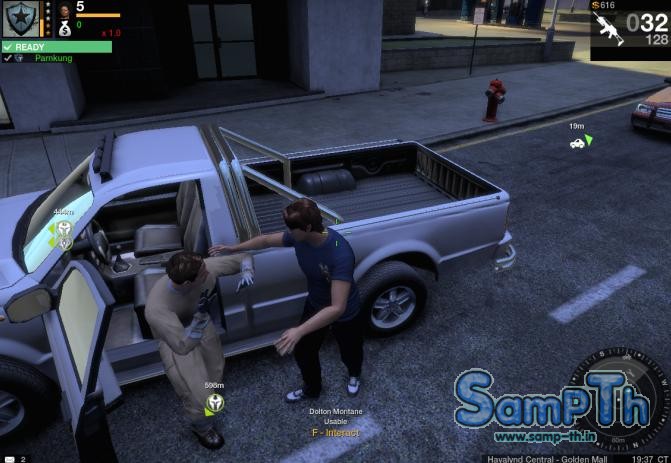Open the chat message icon

[x=7, y=458]
